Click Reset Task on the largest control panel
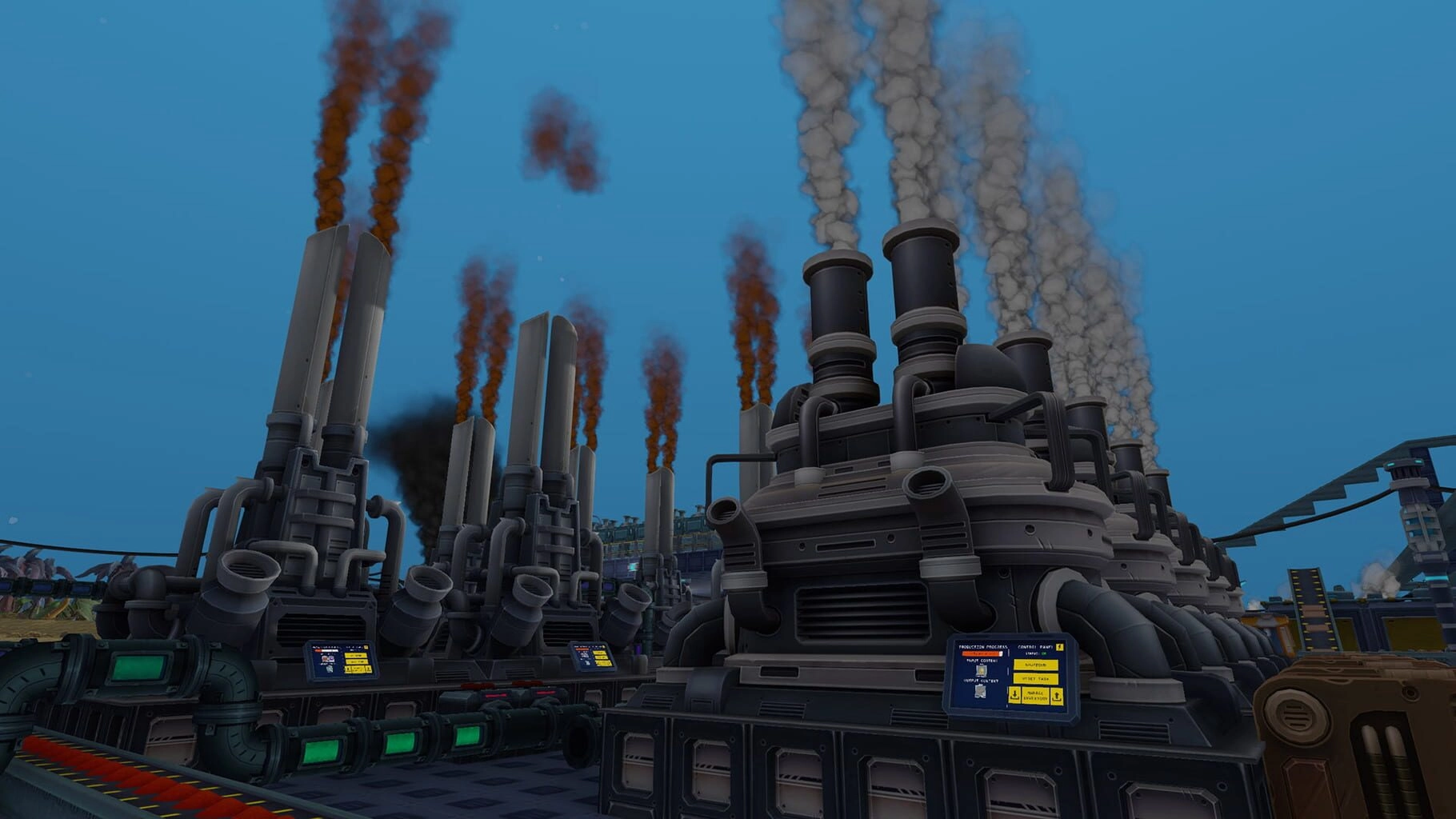This screenshot has height=819, width=1456. (x=1035, y=679)
